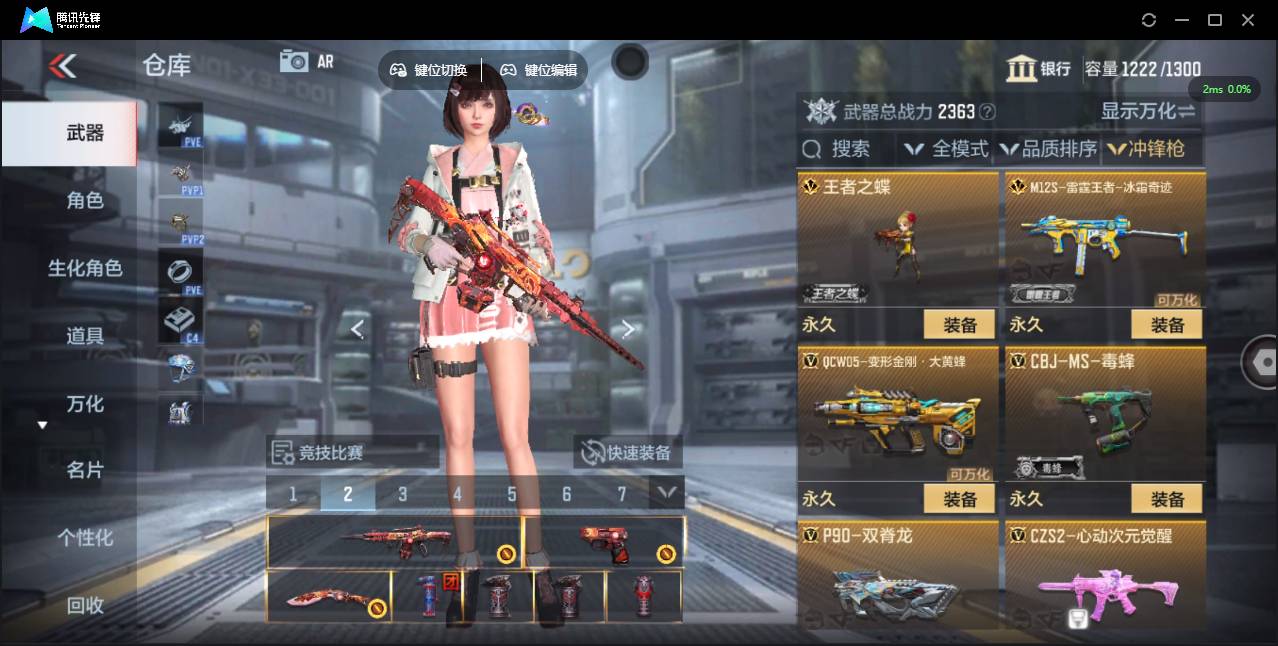This screenshot has height=646, width=1278.
Task: Open the 个性化 tab
Action: [x=85, y=538]
